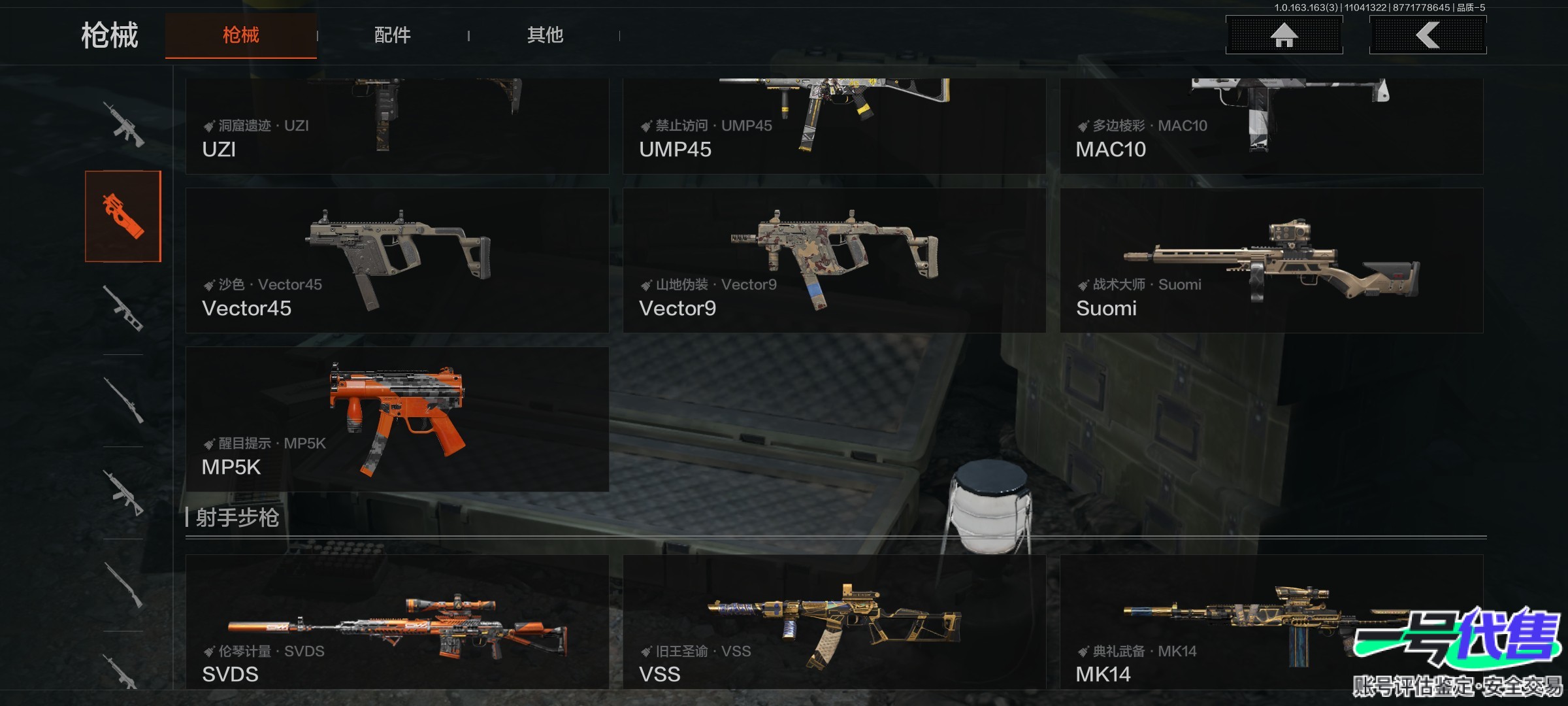Select the 其他 tab
Screen dimensions: 1568x706
(545, 35)
